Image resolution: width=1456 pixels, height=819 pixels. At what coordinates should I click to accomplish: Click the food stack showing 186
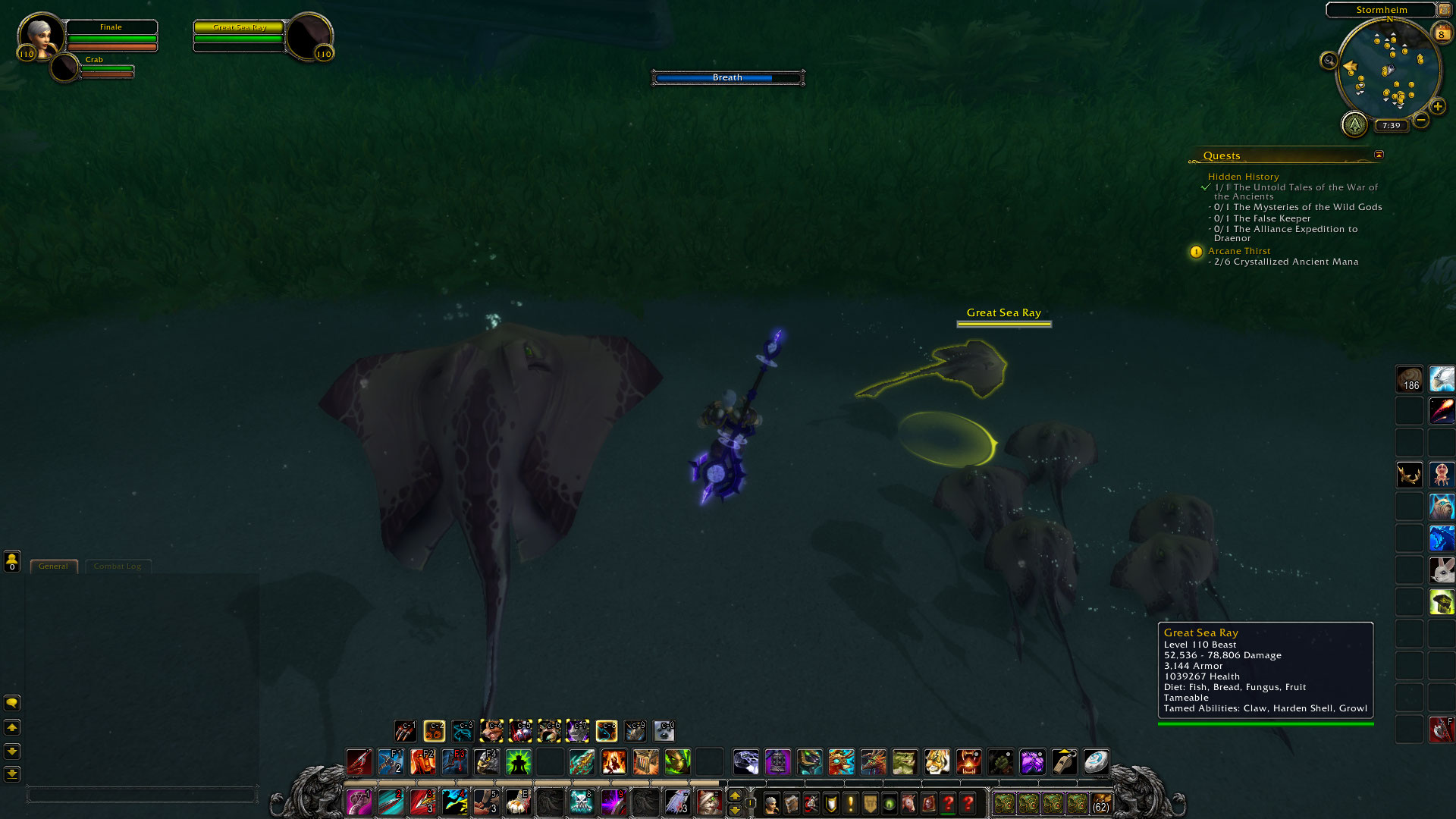pos(1410,378)
